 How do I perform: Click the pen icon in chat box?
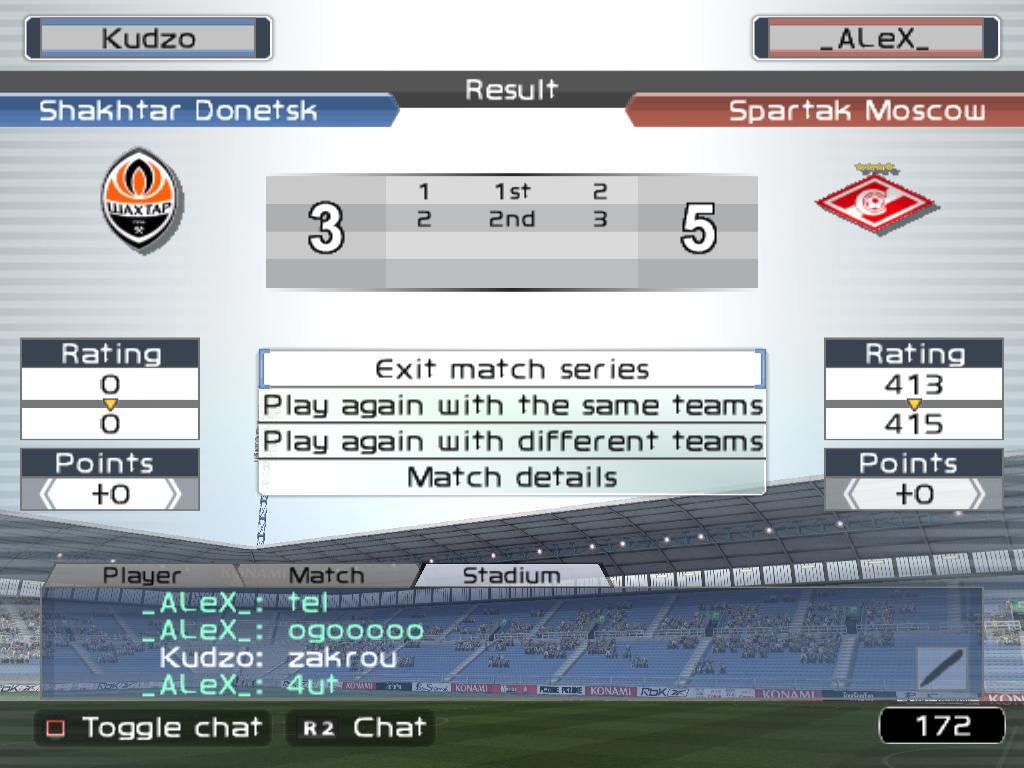[x=942, y=669]
